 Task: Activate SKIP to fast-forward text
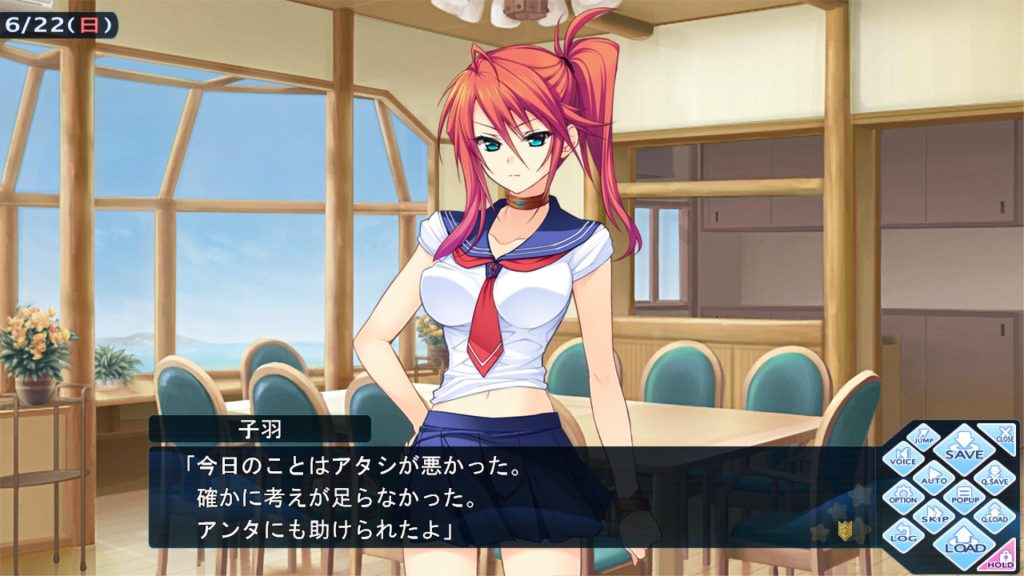[x=934, y=515]
